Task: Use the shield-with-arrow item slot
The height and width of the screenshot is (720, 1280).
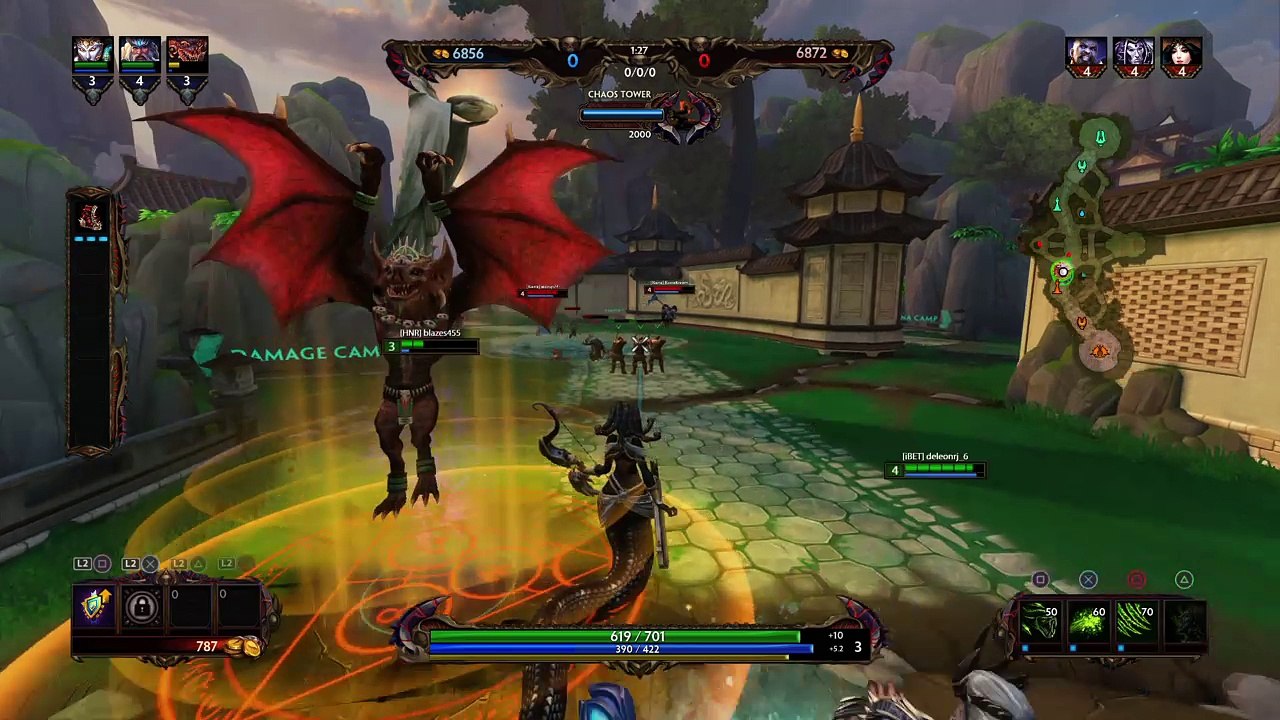Action: click(x=94, y=607)
